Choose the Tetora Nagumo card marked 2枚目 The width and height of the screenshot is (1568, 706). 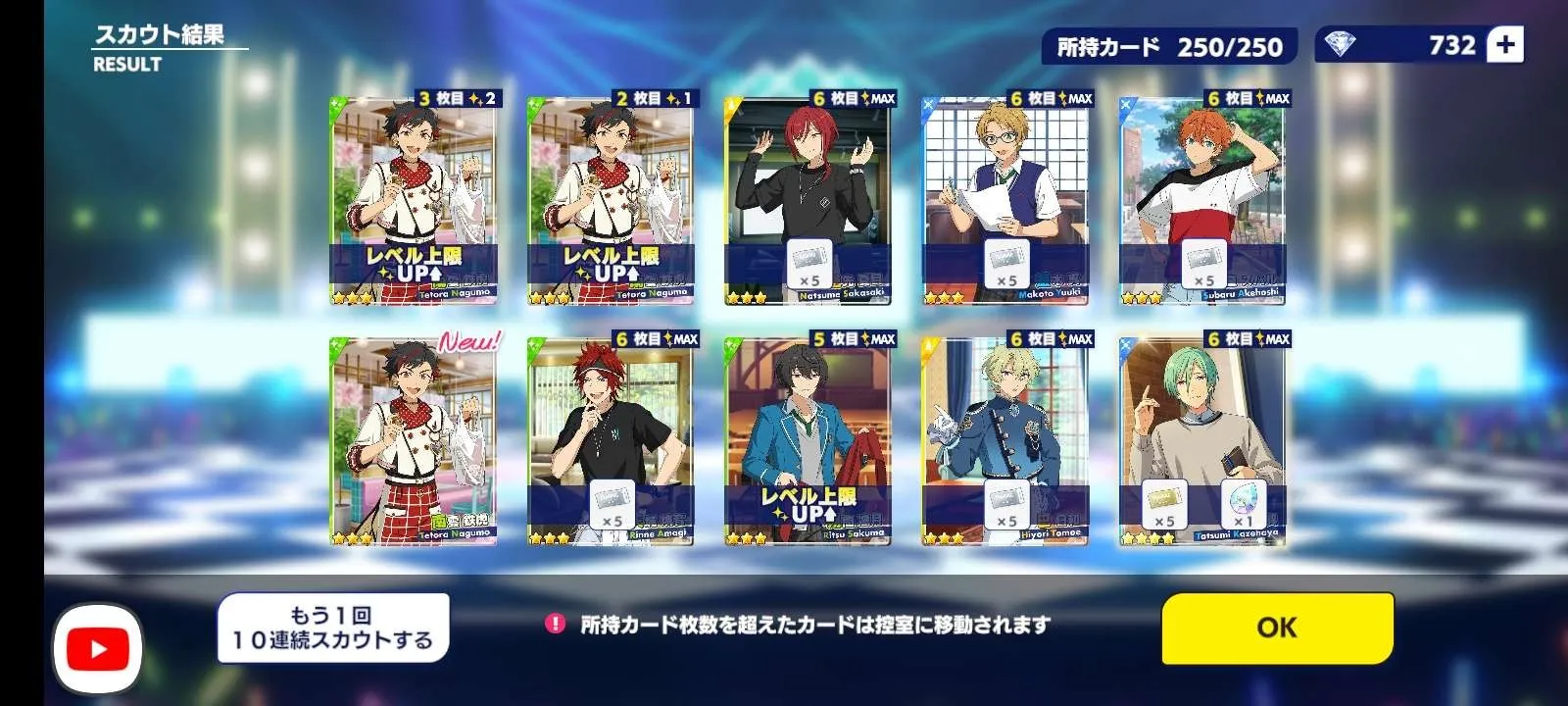(x=611, y=201)
